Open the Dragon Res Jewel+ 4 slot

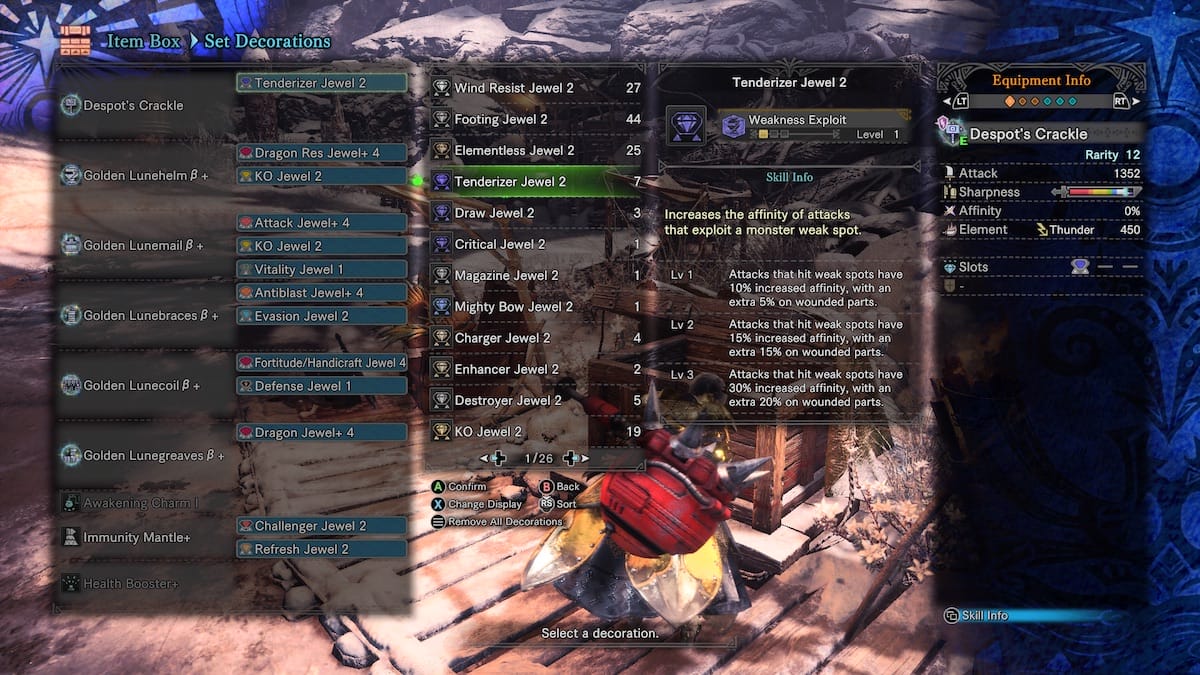(x=322, y=153)
